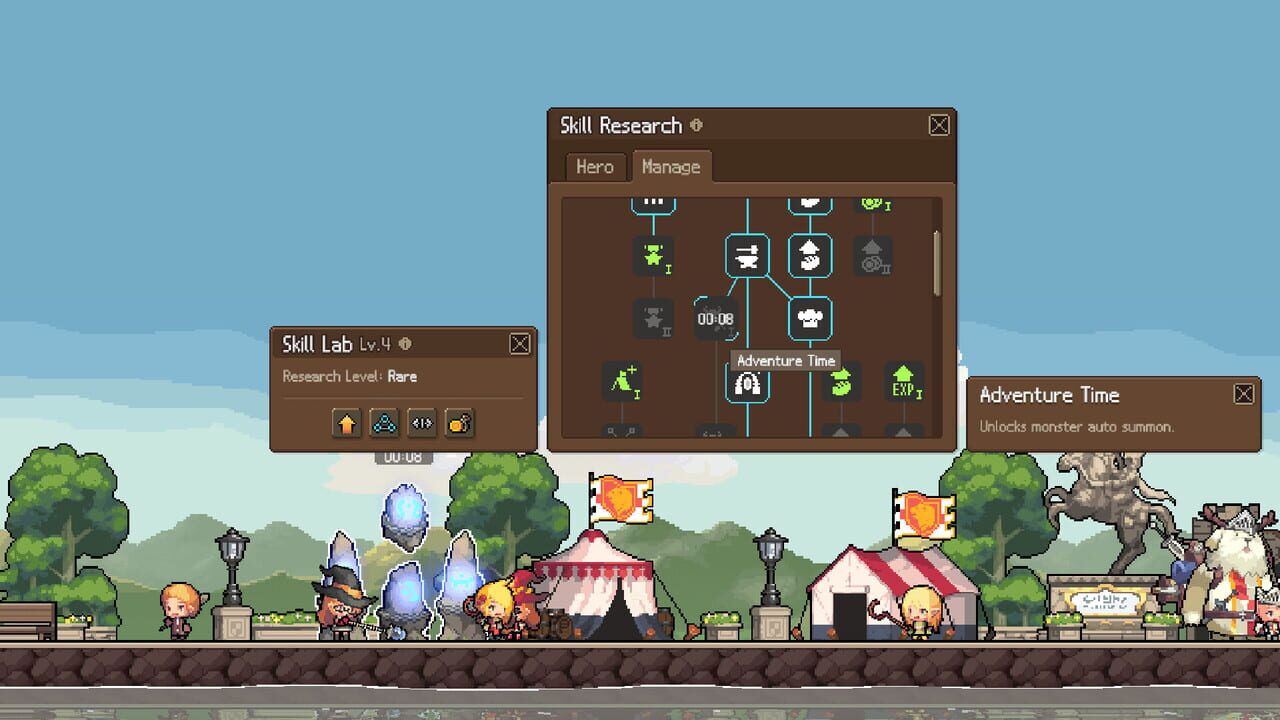This screenshot has width=1280, height=720.
Task: Click the anvil weapon crafting skill node
Action: tap(747, 257)
